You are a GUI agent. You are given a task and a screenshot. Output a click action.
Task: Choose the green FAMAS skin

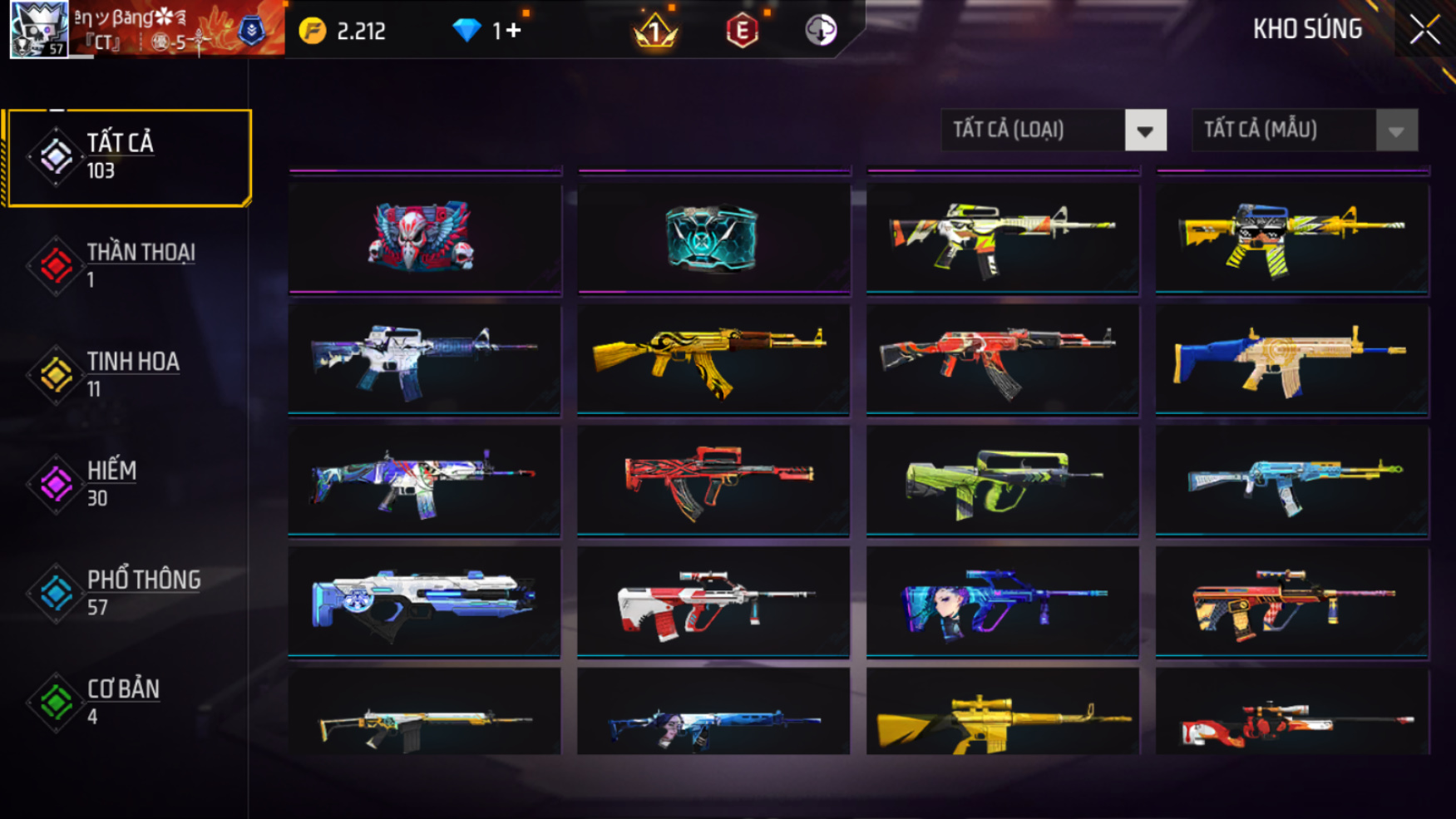[x=1002, y=481]
